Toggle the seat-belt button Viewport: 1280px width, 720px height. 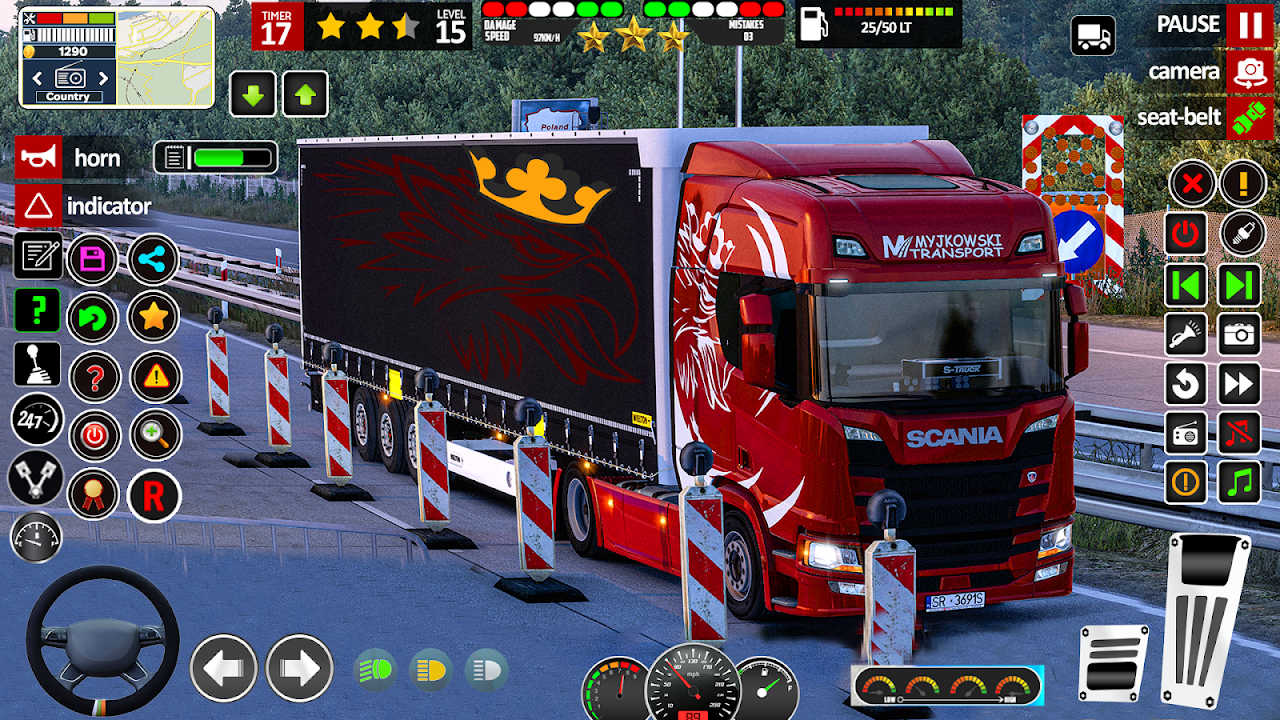click(x=1249, y=118)
